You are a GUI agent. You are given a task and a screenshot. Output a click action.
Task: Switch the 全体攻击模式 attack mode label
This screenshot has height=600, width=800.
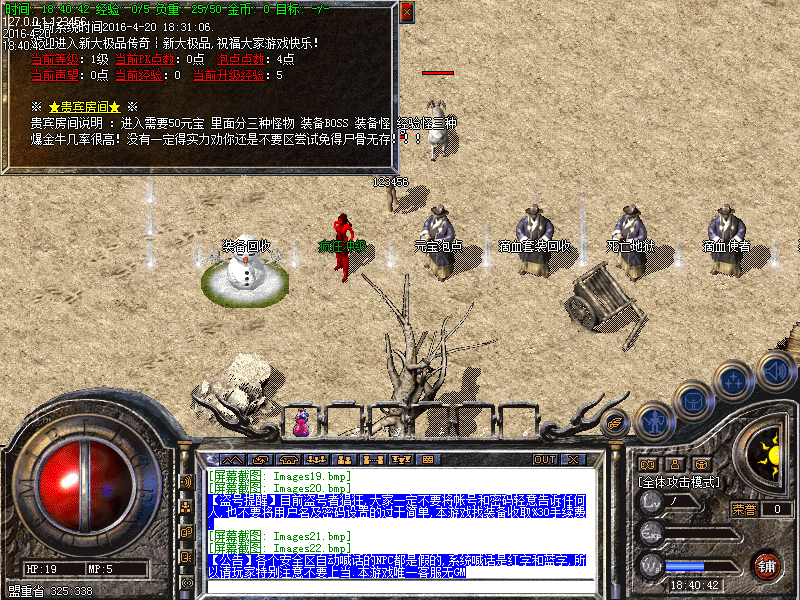(x=680, y=481)
